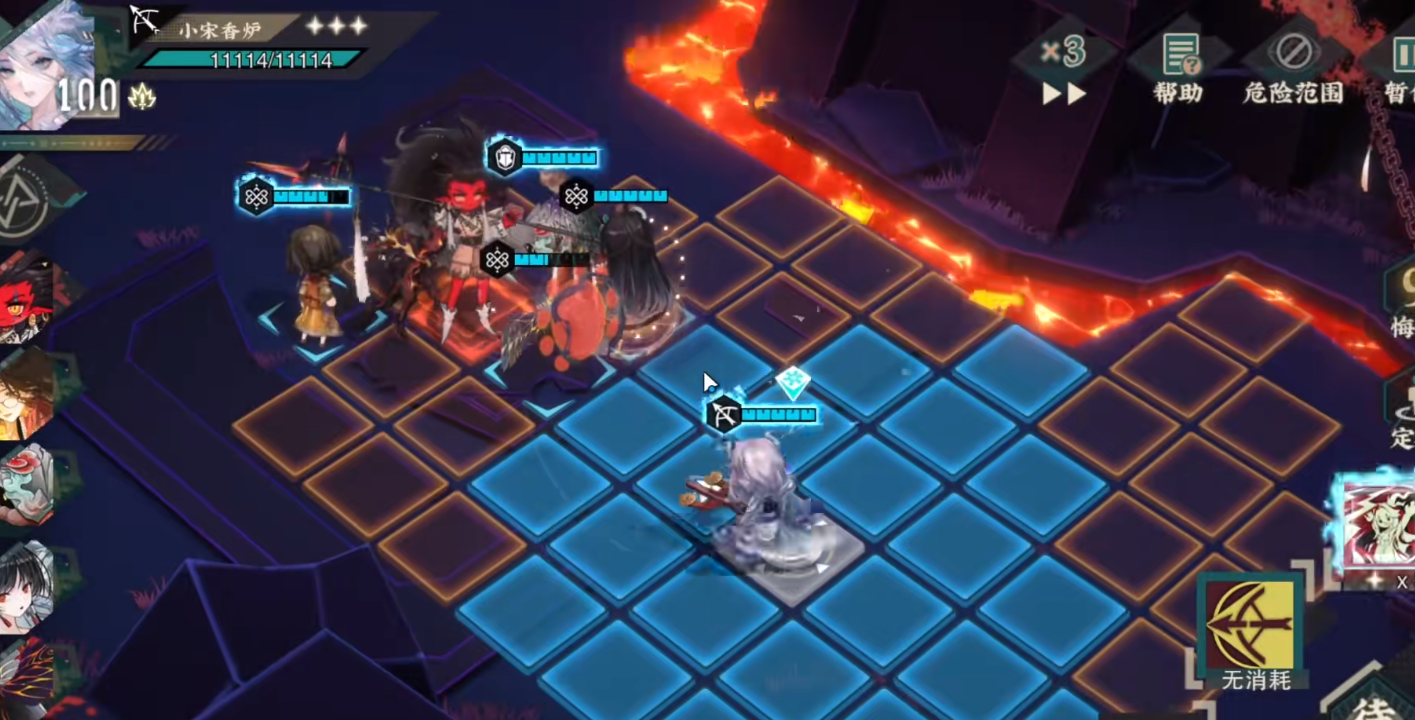Choose the brown-haired character turn portrait
This screenshot has height=720, width=1415.
28,392
